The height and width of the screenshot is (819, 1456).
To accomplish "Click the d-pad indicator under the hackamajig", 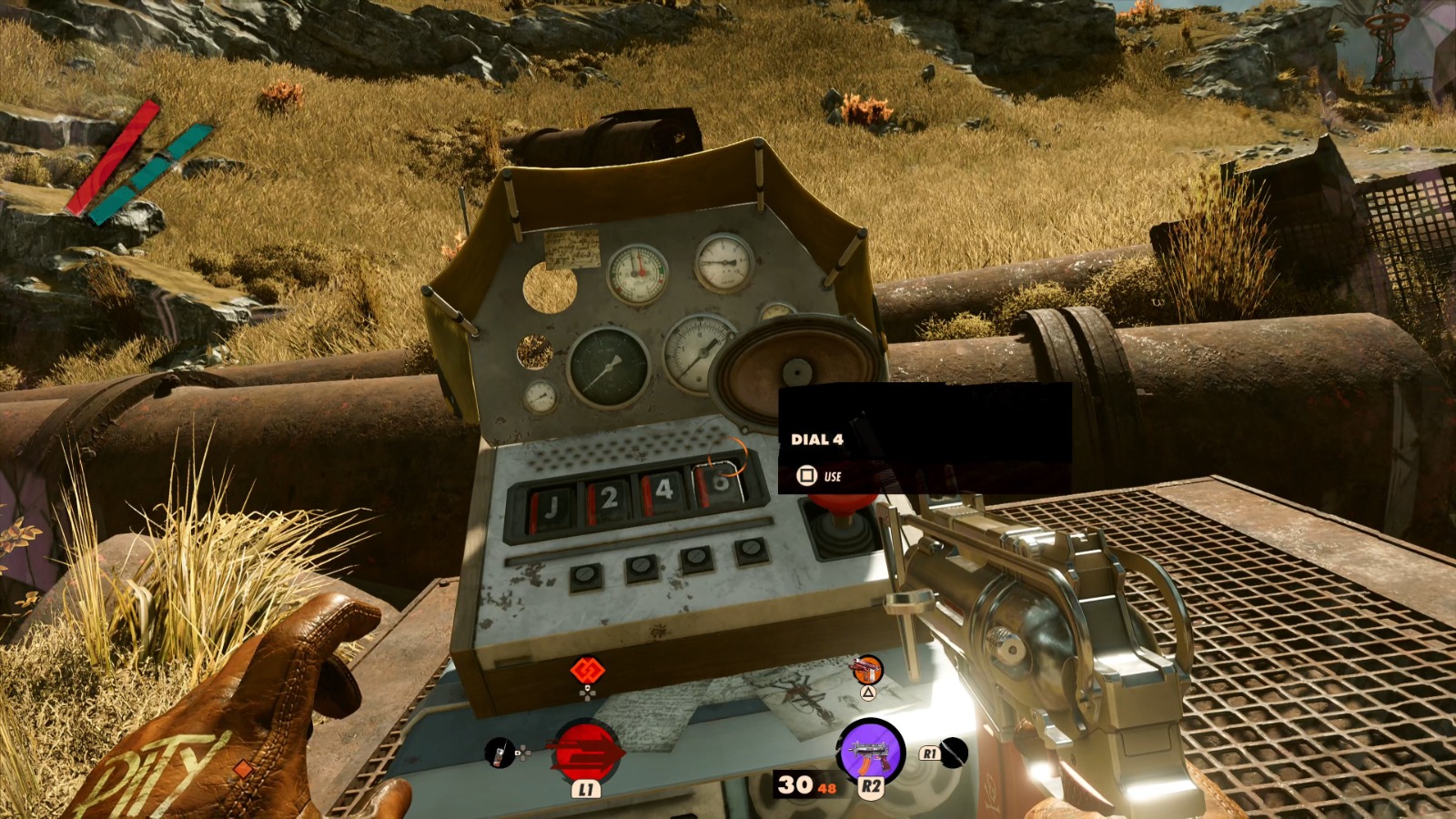I will pos(588,694).
